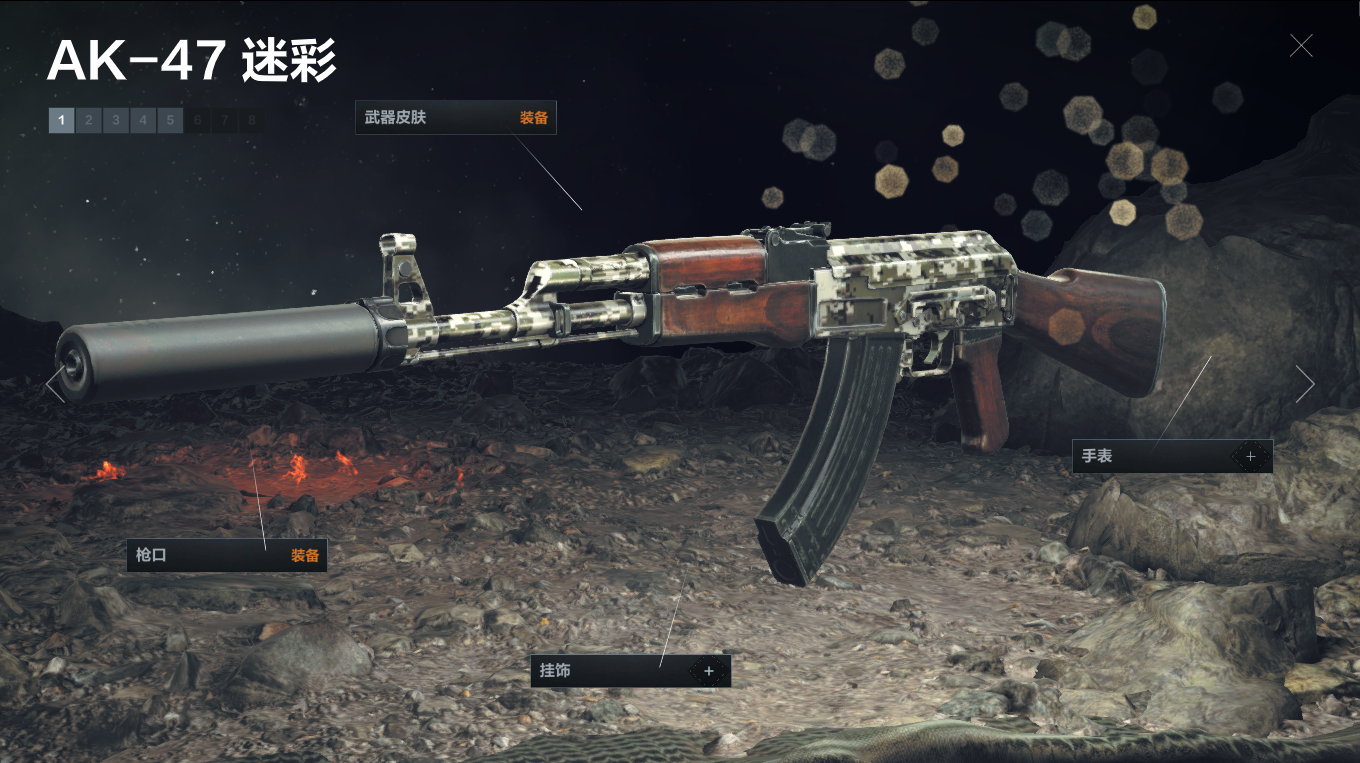This screenshot has height=763, width=1360.
Task: Switch to loadout slot number 3
Action: (x=115, y=121)
